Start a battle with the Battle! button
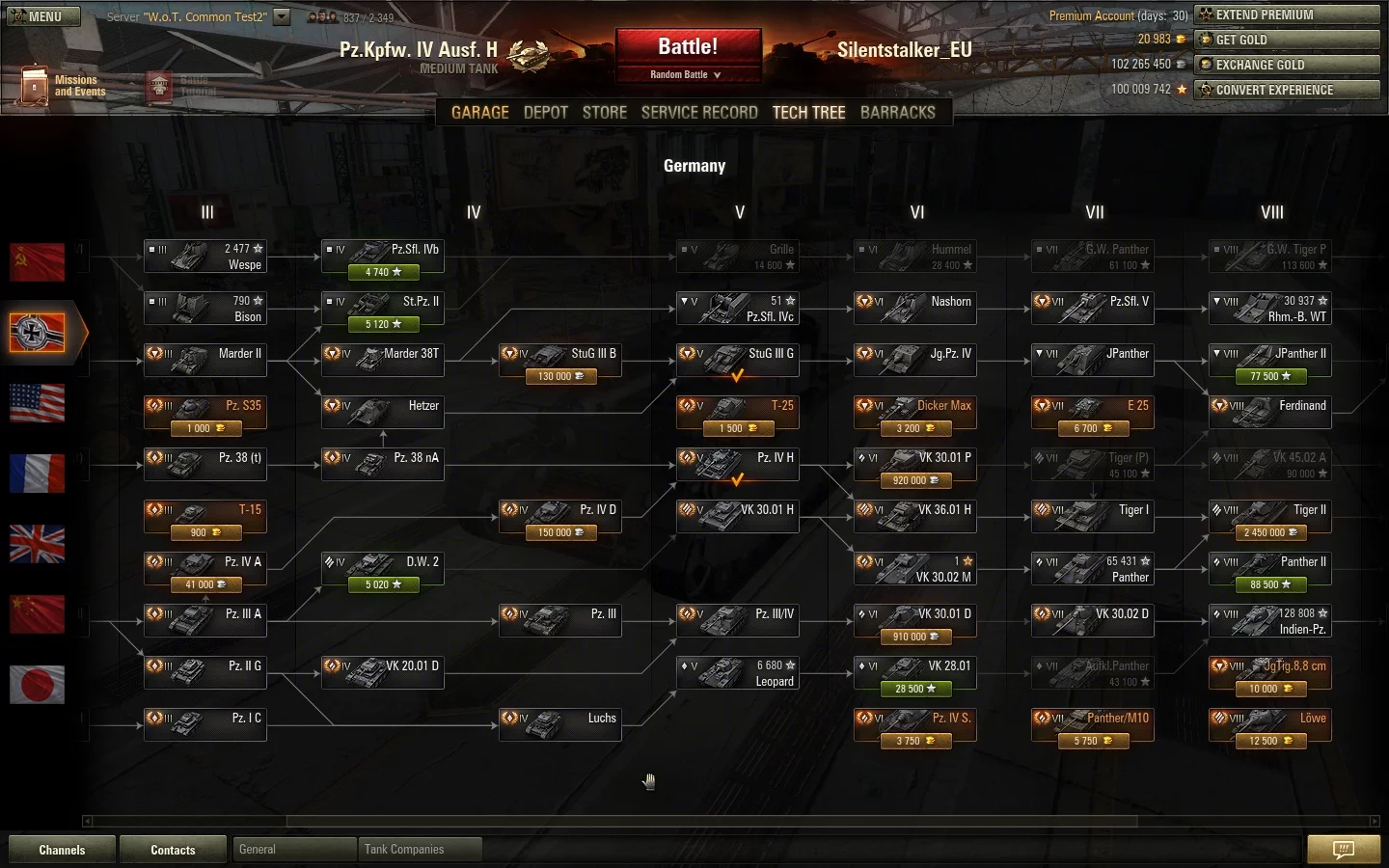This screenshot has width=1389, height=868. [688, 47]
